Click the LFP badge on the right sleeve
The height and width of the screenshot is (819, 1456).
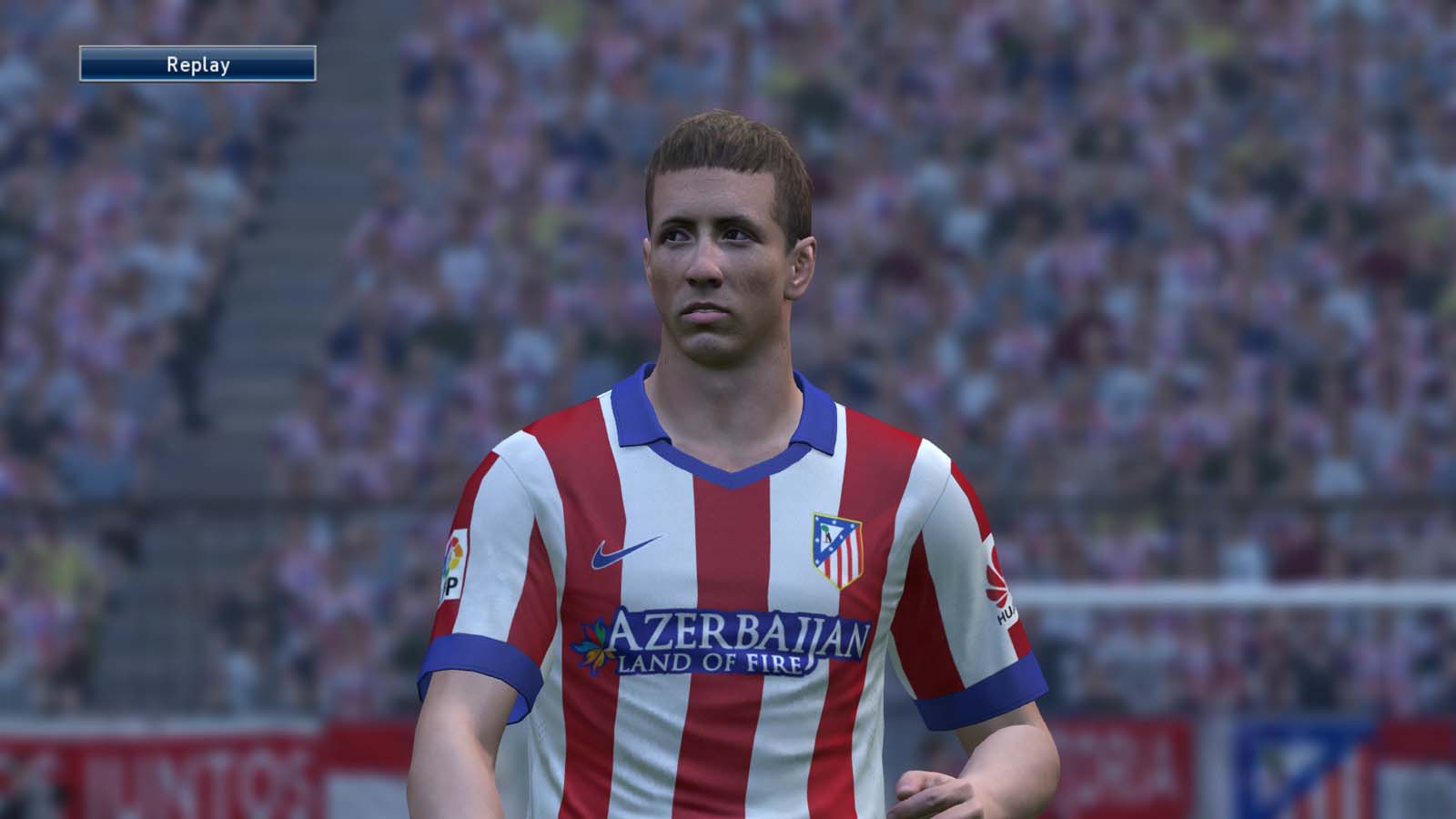(457, 555)
